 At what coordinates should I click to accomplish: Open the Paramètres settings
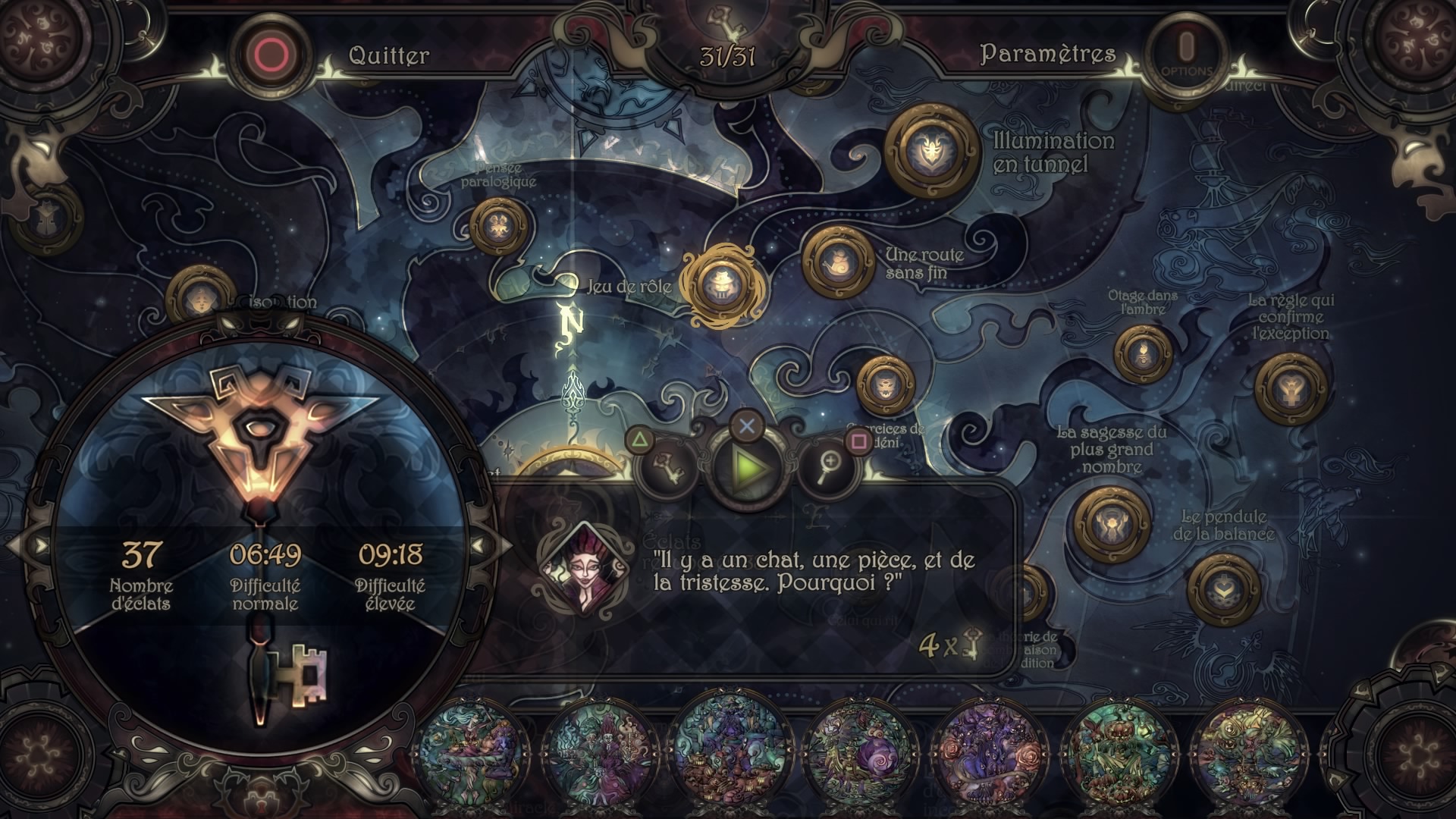(x=1047, y=54)
